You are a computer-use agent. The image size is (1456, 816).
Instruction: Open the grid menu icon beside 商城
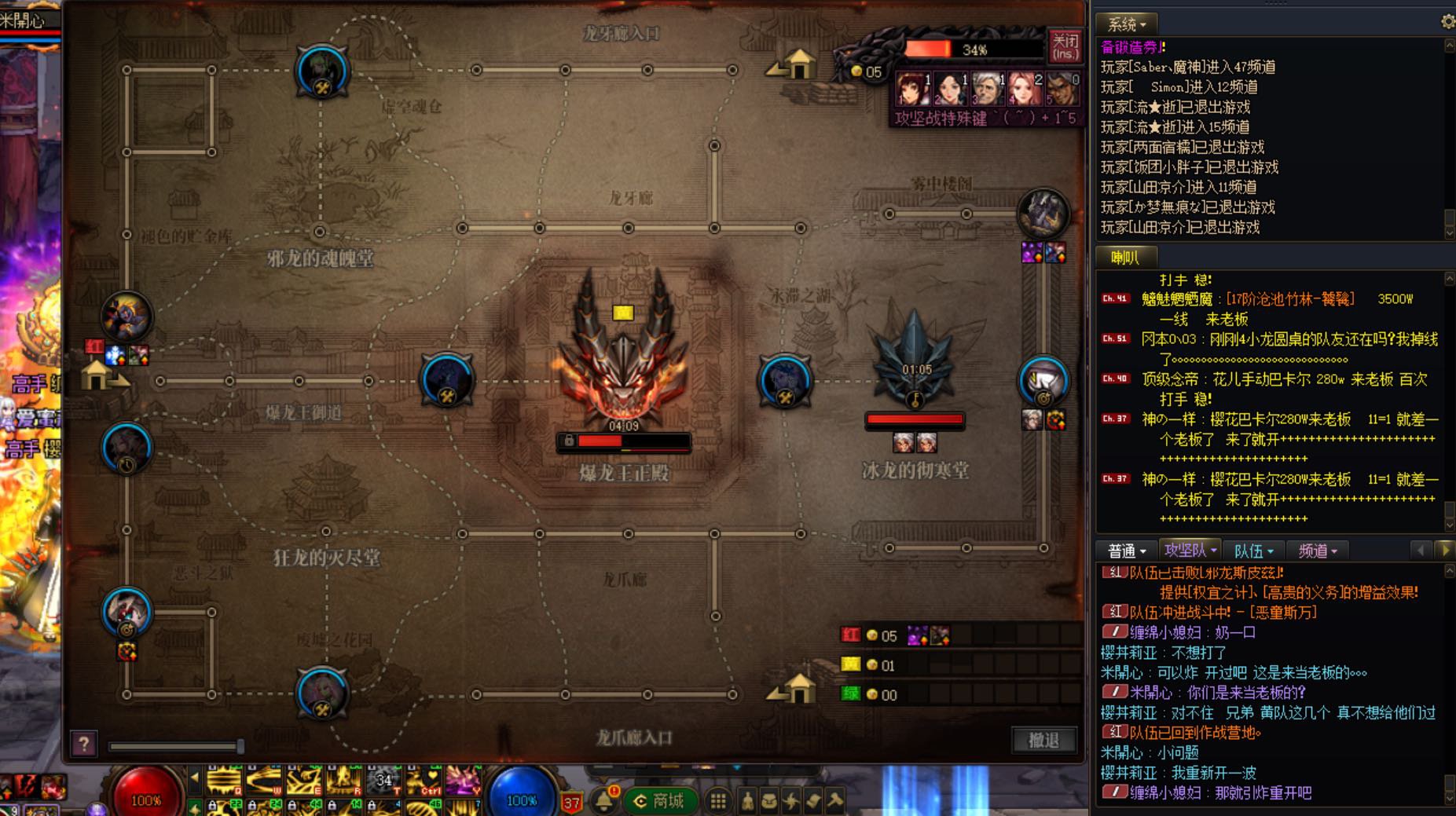click(717, 801)
